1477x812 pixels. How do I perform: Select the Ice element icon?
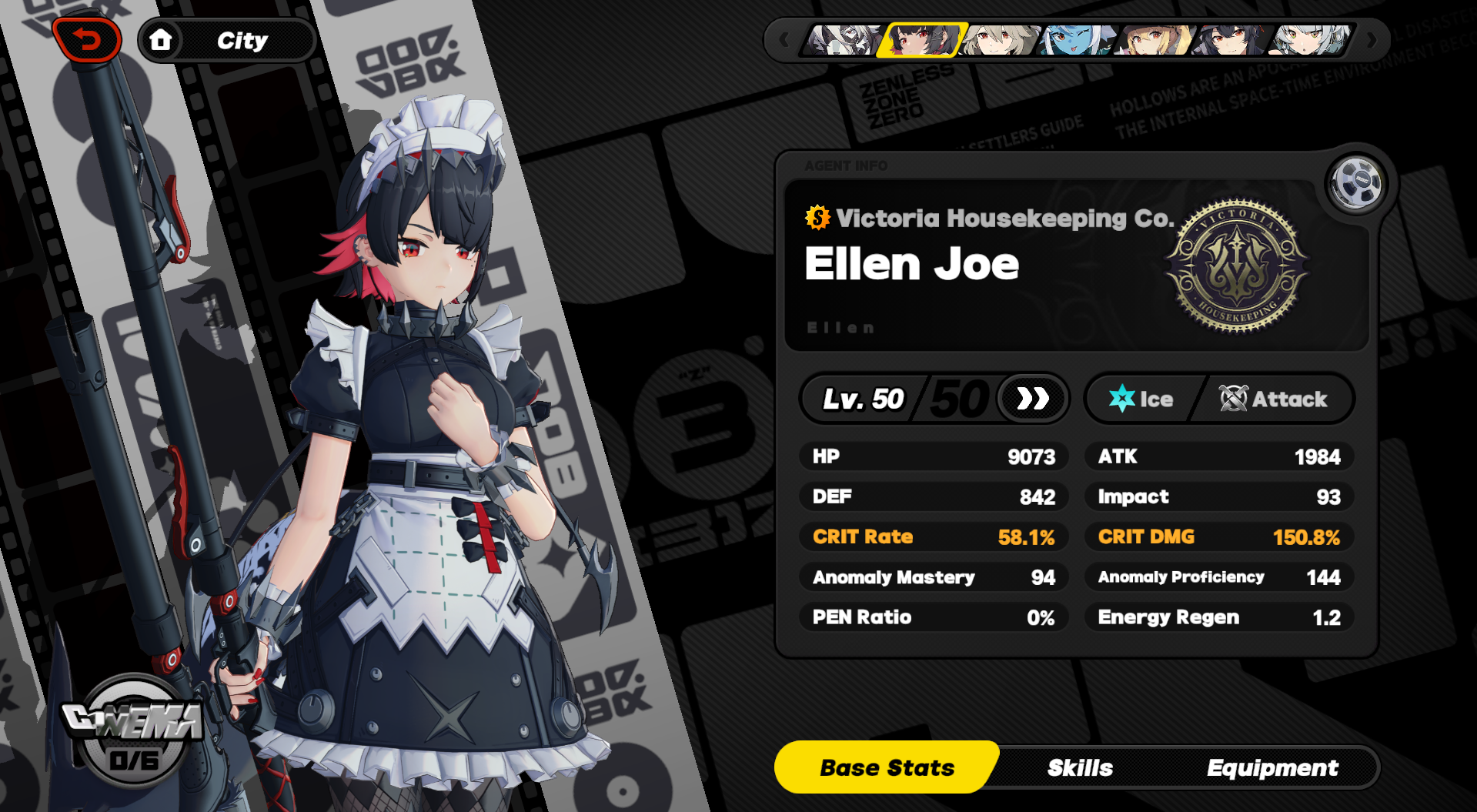pyautogui.click(x=1123, y=398)
